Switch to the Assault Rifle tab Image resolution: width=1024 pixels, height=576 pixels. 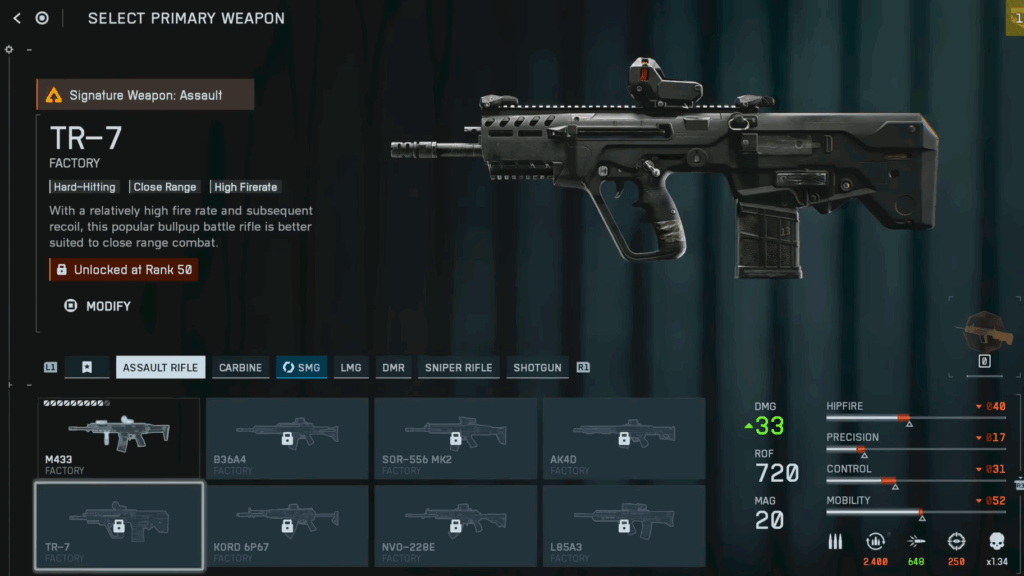[x=160, y=368]
